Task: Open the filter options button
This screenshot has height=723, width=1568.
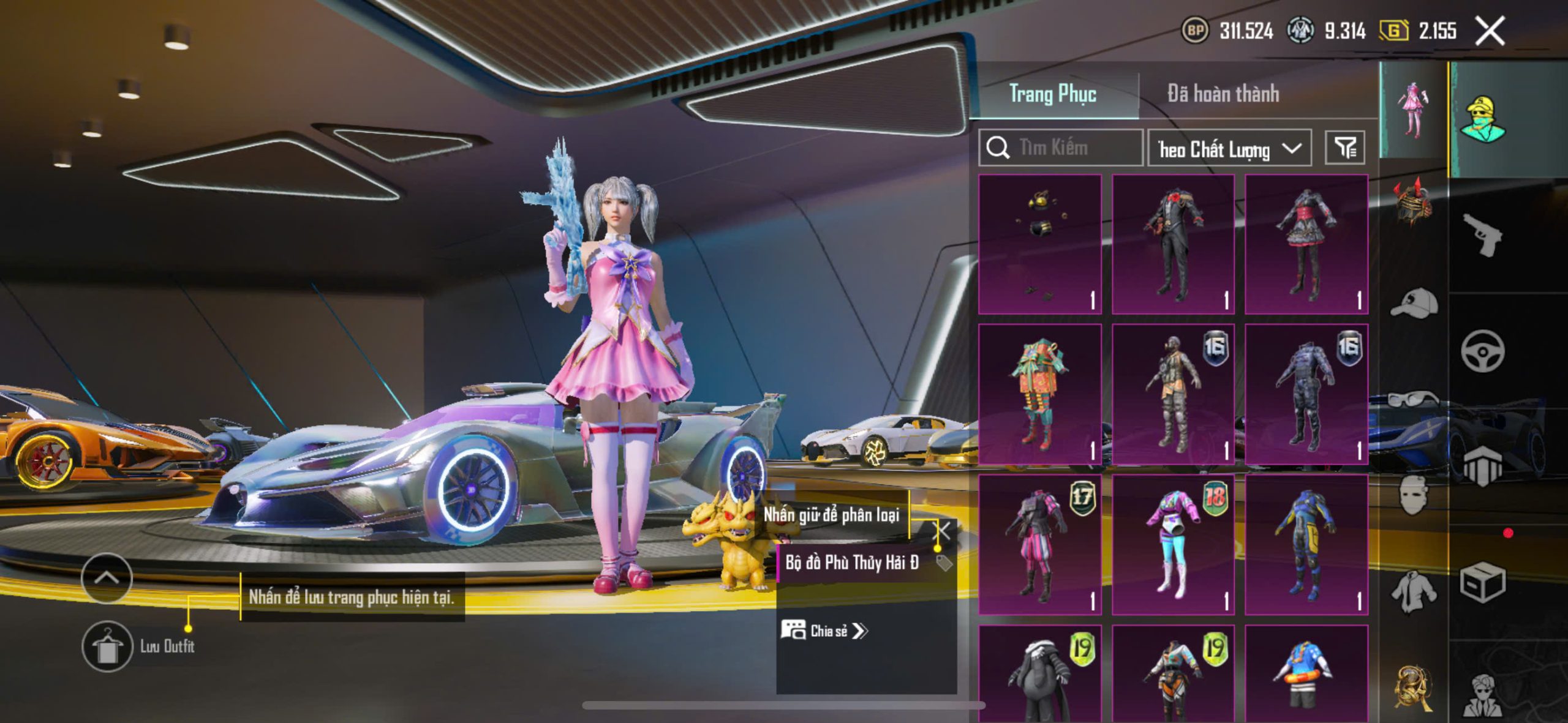Action: [x=1344, y=148]
